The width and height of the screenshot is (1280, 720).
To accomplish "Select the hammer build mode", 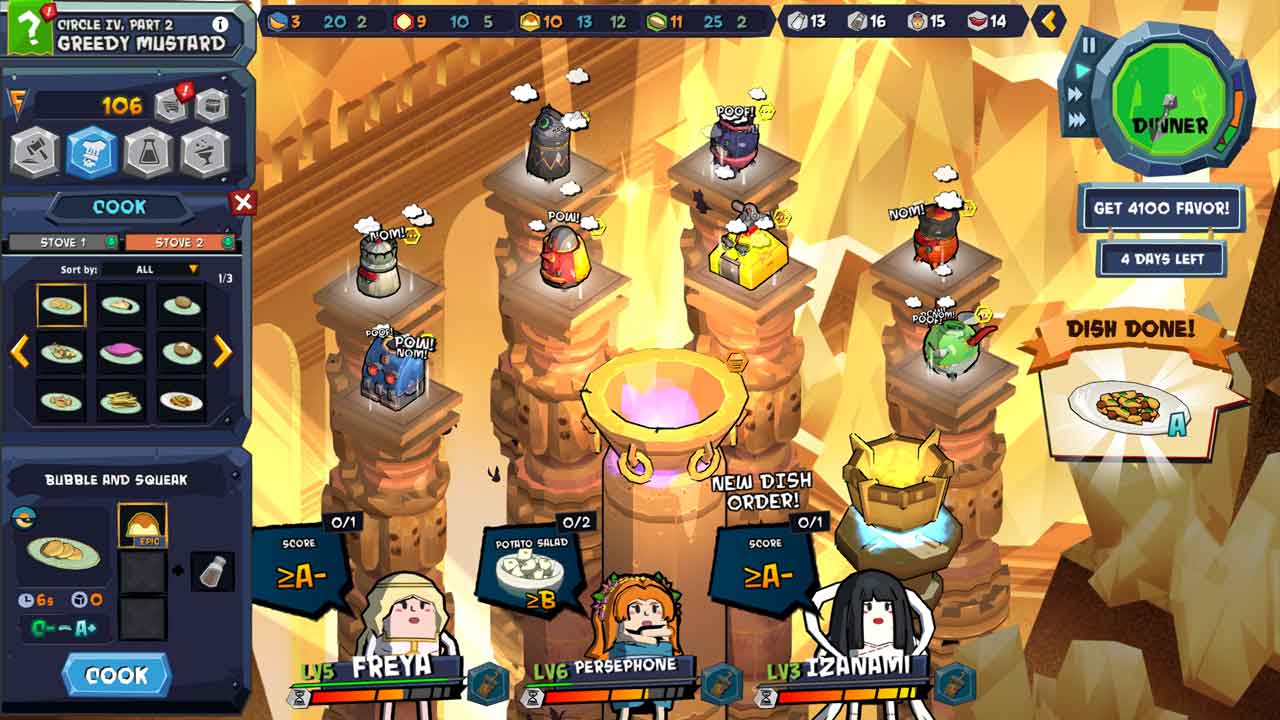I will (x=34, y=154).
